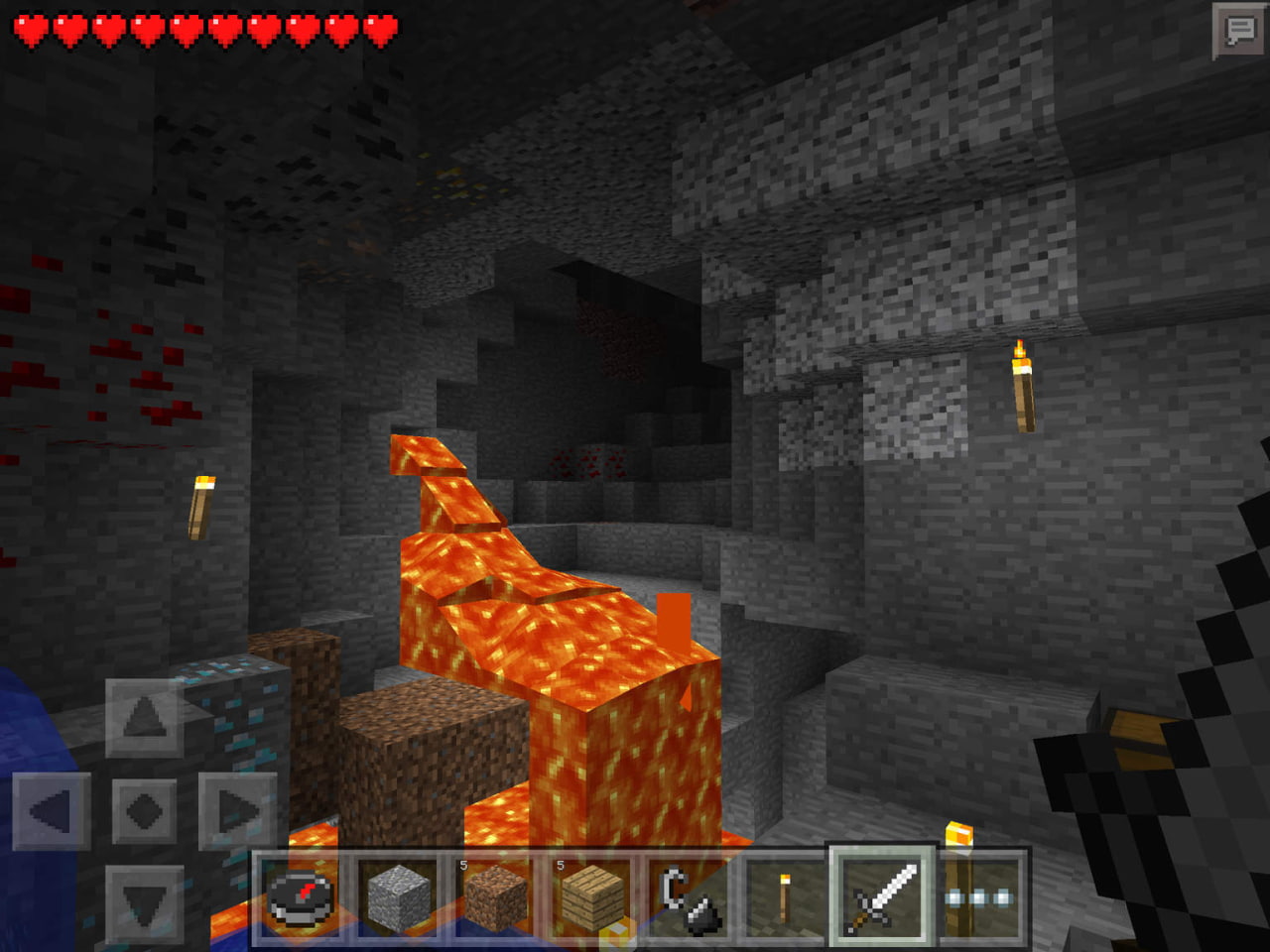The width and height of the screenshot is (1270, 952).
Task: Open the chat using the speech bubble button
Action: [x=1239, y=32]
